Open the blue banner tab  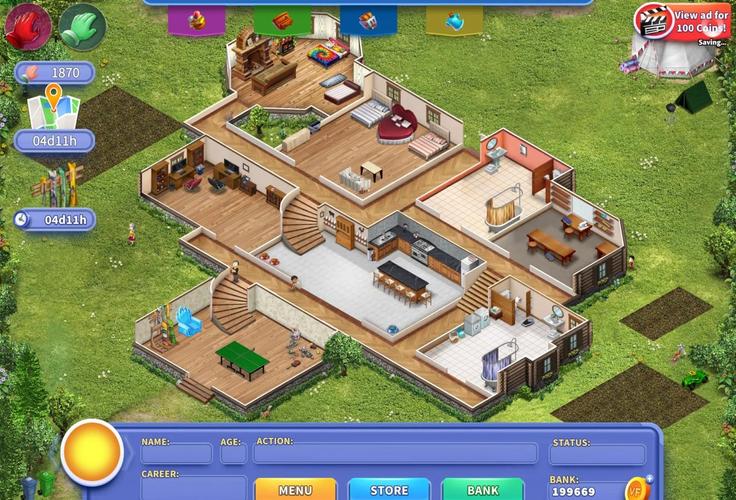click(368, 19)
